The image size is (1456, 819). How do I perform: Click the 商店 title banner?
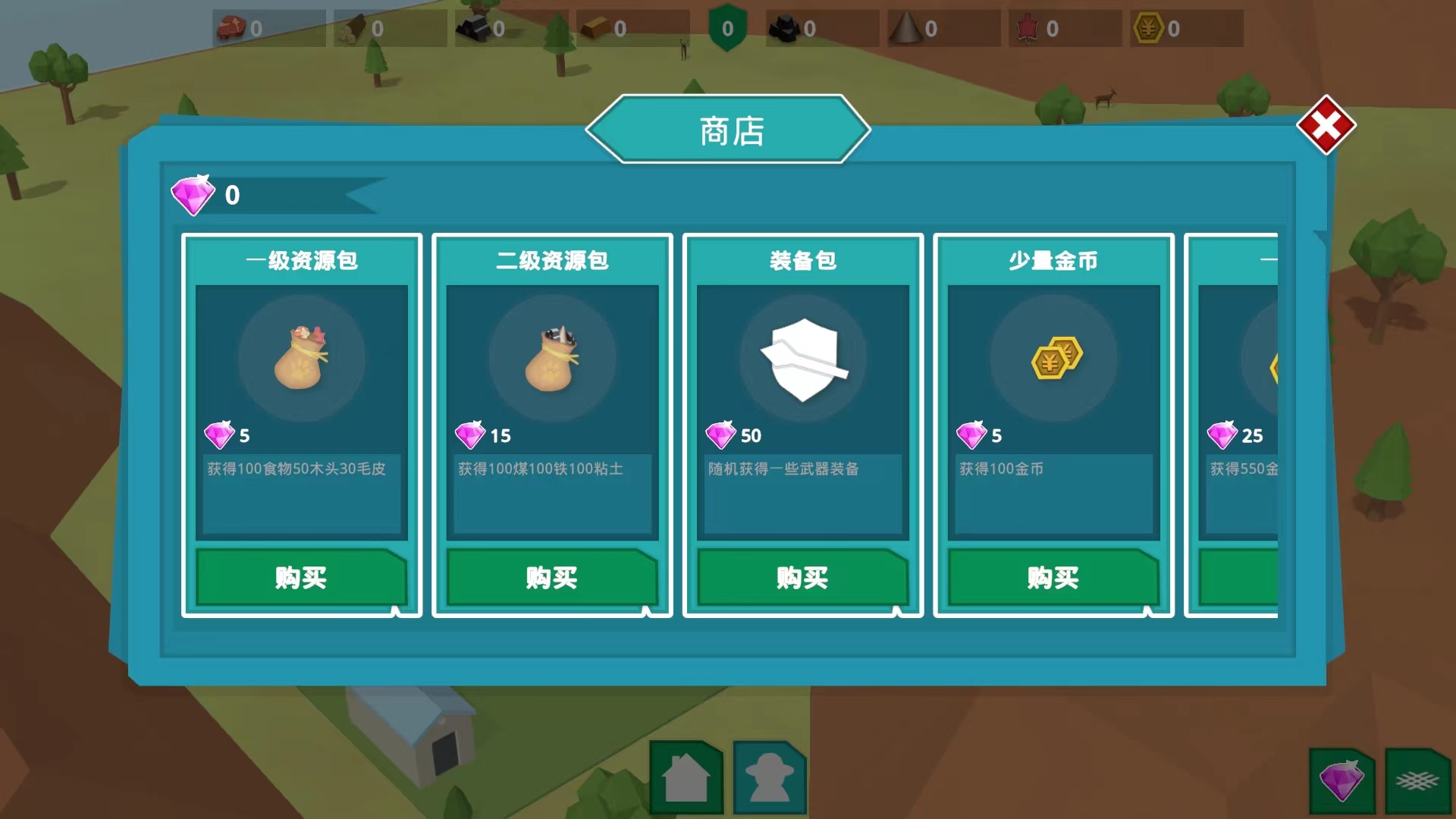(727, 129)
